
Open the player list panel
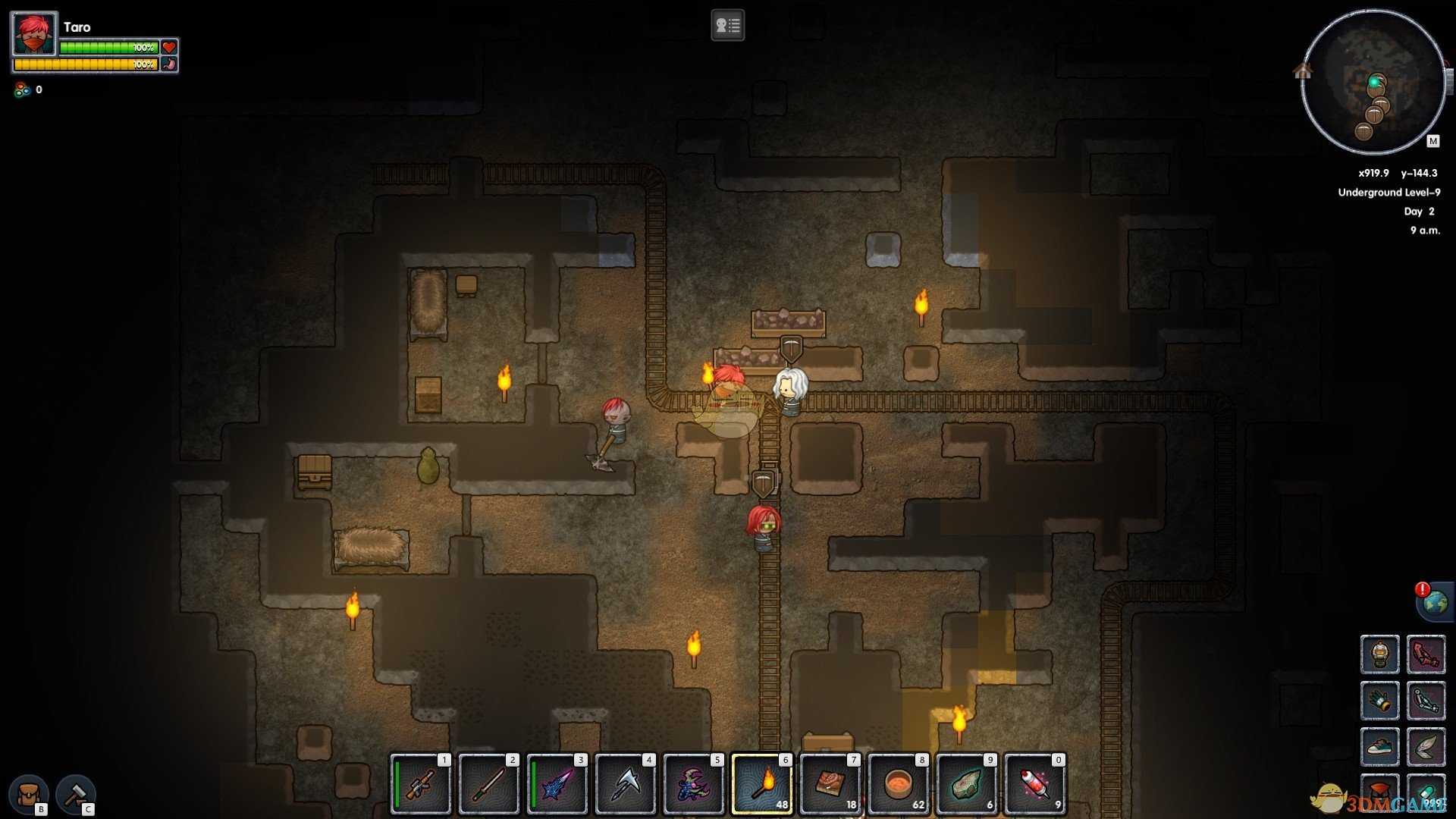(x=727, y=26)
